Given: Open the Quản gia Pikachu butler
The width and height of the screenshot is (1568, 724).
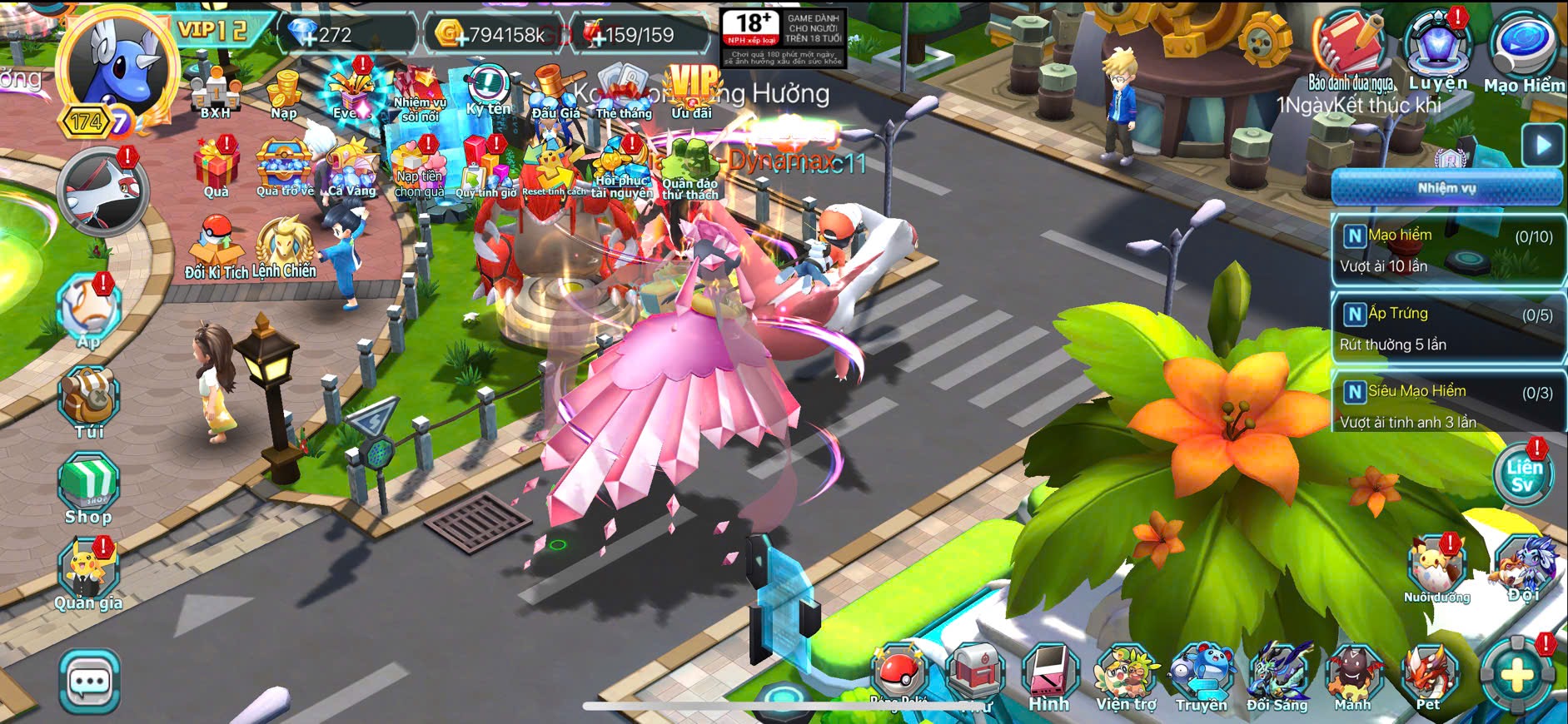Looking at the screenshot, I should tap(88, 574).
